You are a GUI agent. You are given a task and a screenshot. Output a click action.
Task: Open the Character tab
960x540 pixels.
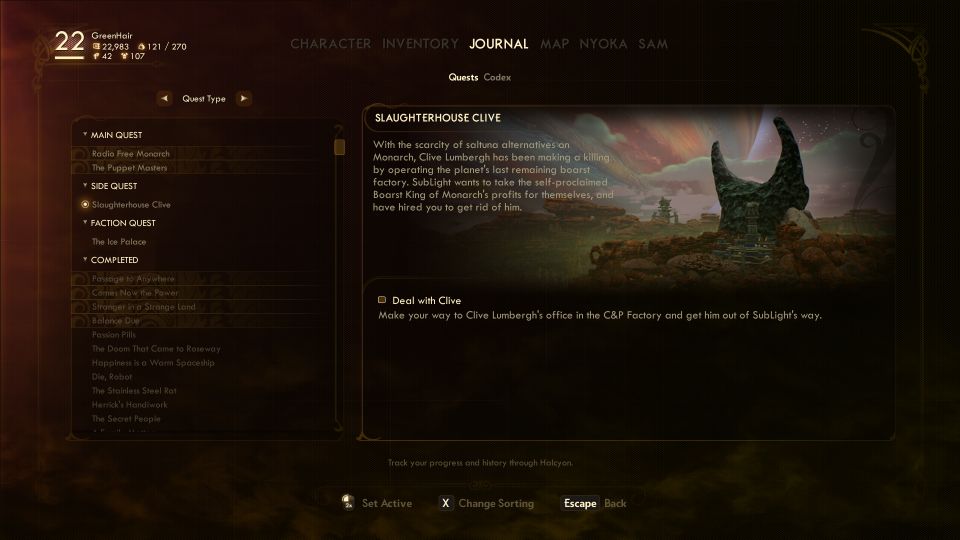point(330,44)
